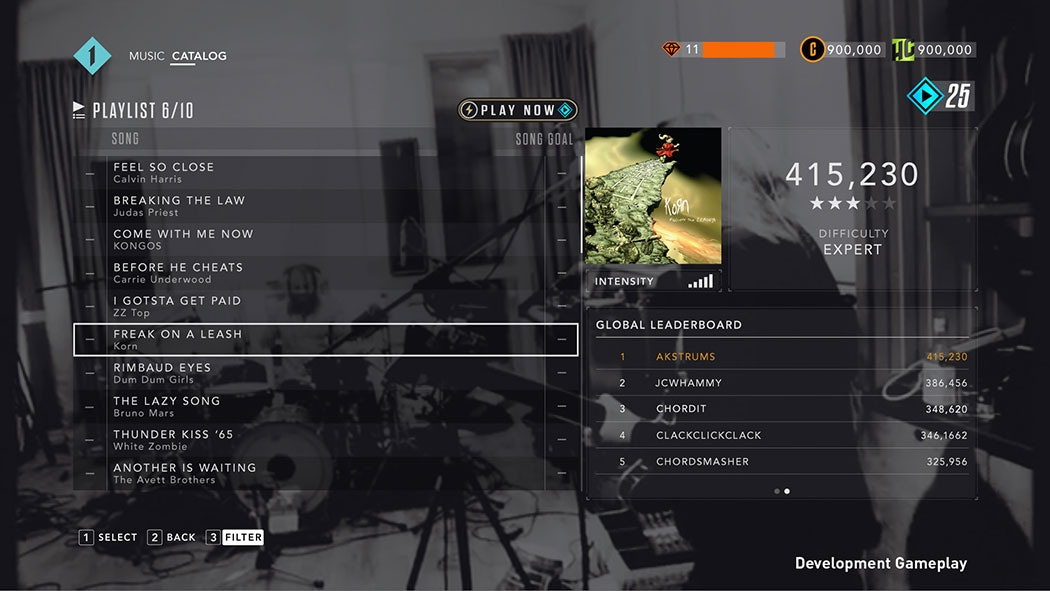Pick The Lazy Song by Bruno Mars
The image size is (1050, 591).
coord(325,406)
